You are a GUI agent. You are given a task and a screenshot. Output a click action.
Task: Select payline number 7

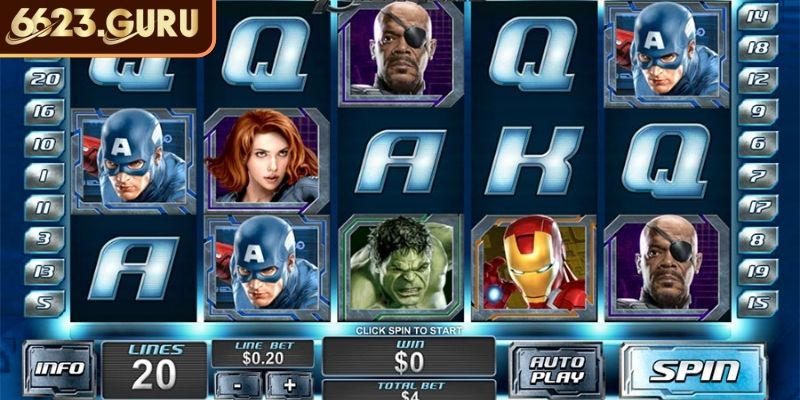[757, 175]
